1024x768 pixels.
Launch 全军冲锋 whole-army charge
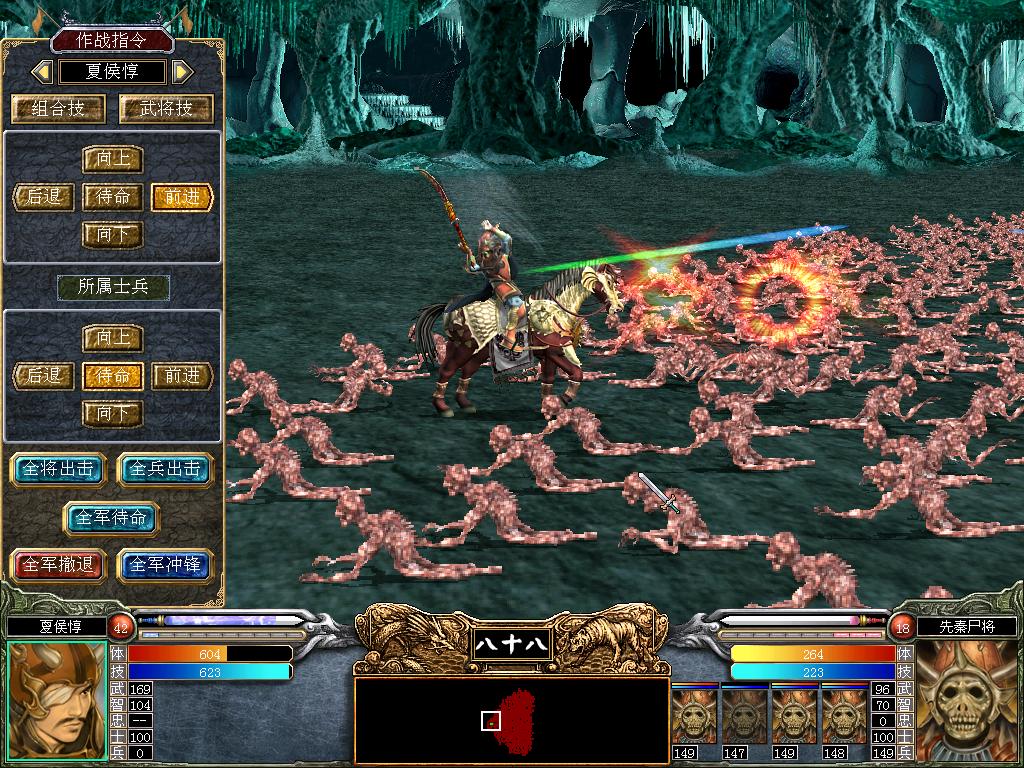166,565
